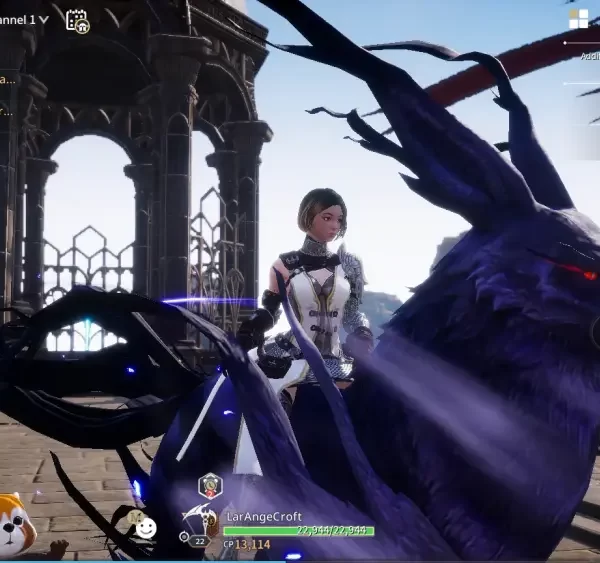This screenshot has height=563, width=600.
Task: Select the hexagonal clock buff icon
Action: (210, 486)
